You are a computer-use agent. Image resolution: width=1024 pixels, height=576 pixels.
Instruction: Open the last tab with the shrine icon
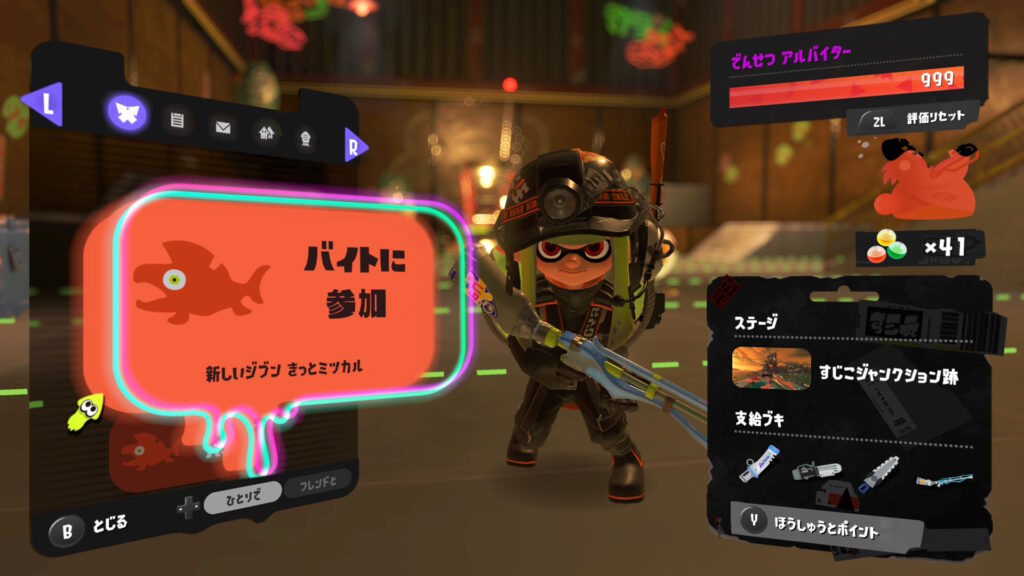[x=305, y=137]
